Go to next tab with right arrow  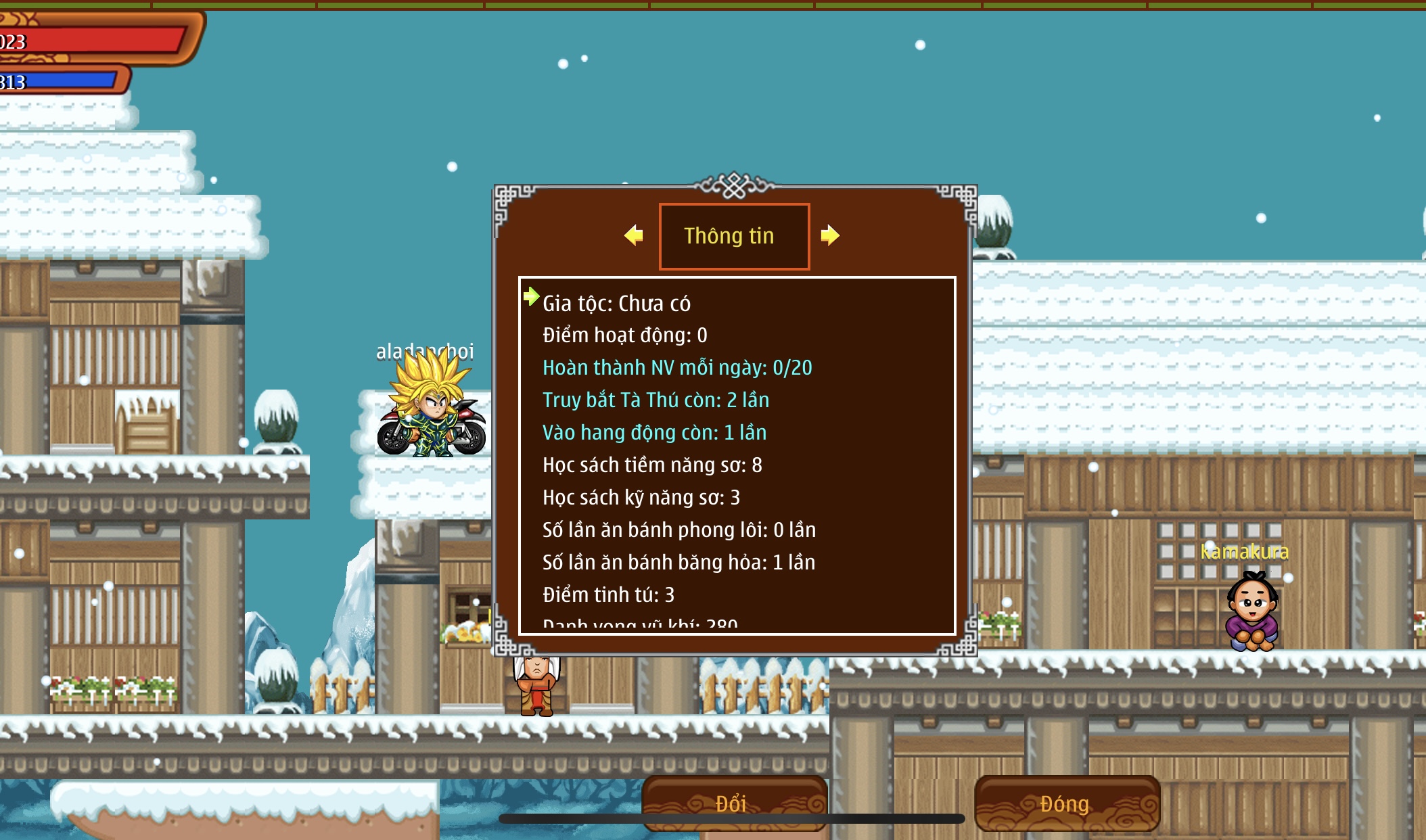tap(830, 235)
